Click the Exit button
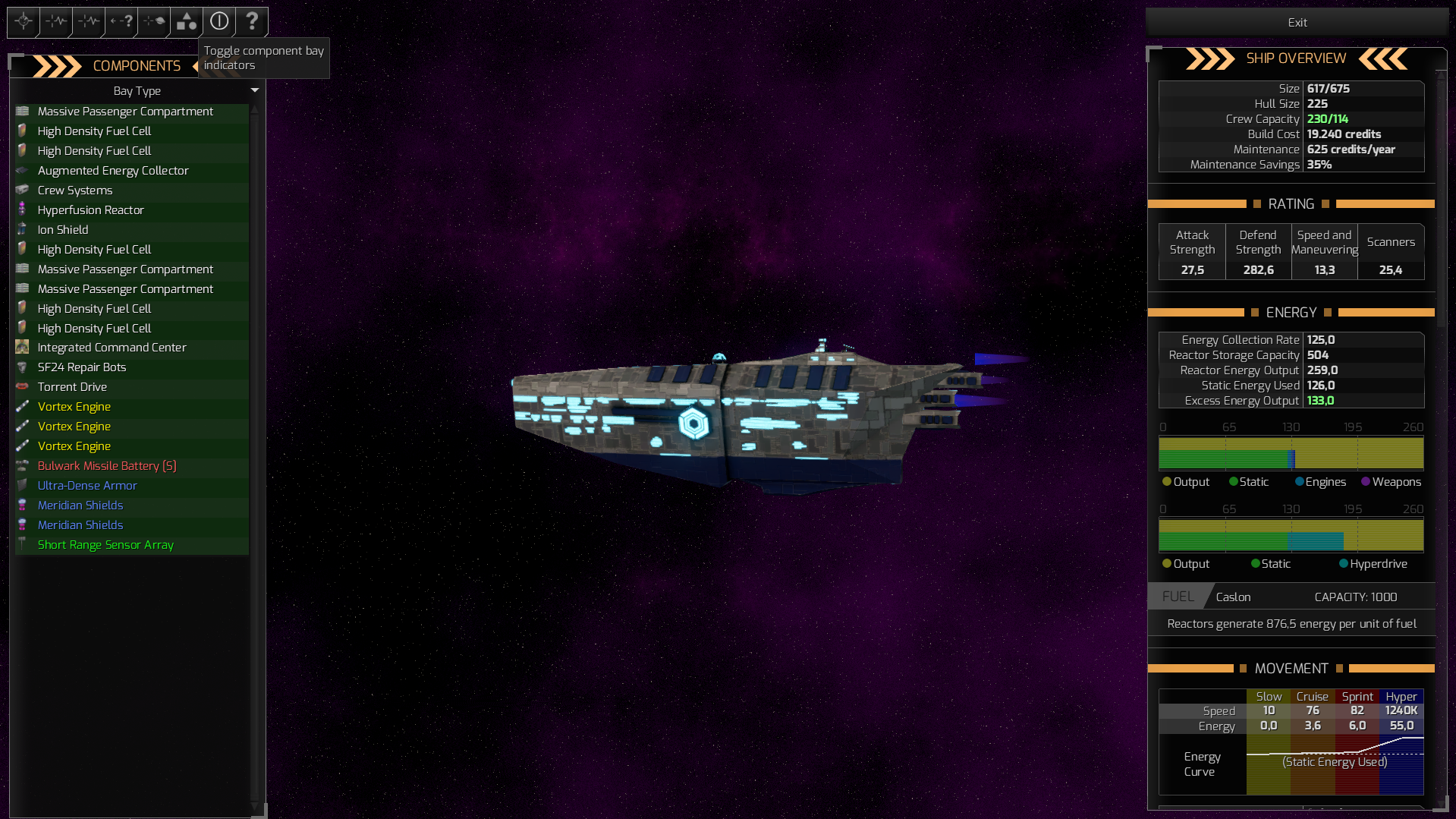Viewport: 1456px width, 819px height. tap(1296, 22)
